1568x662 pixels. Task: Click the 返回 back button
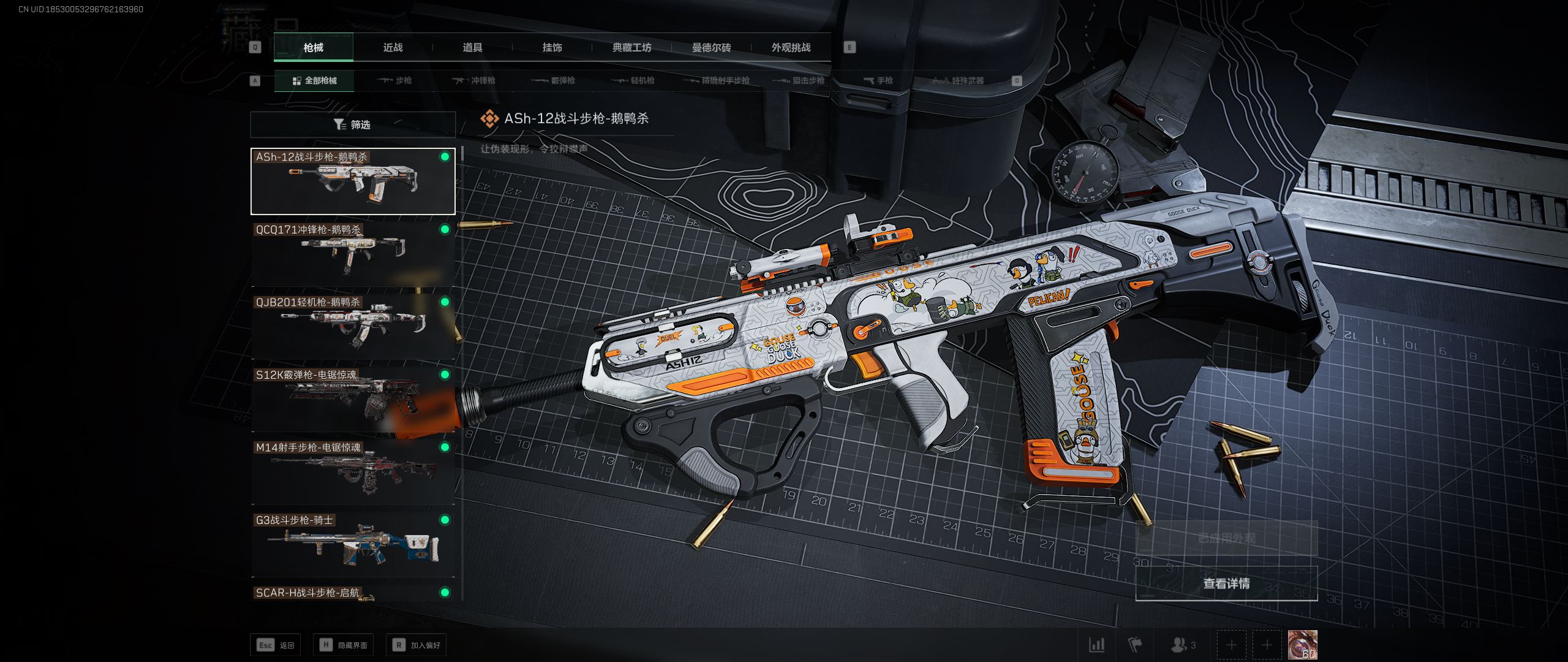[276, 645]
